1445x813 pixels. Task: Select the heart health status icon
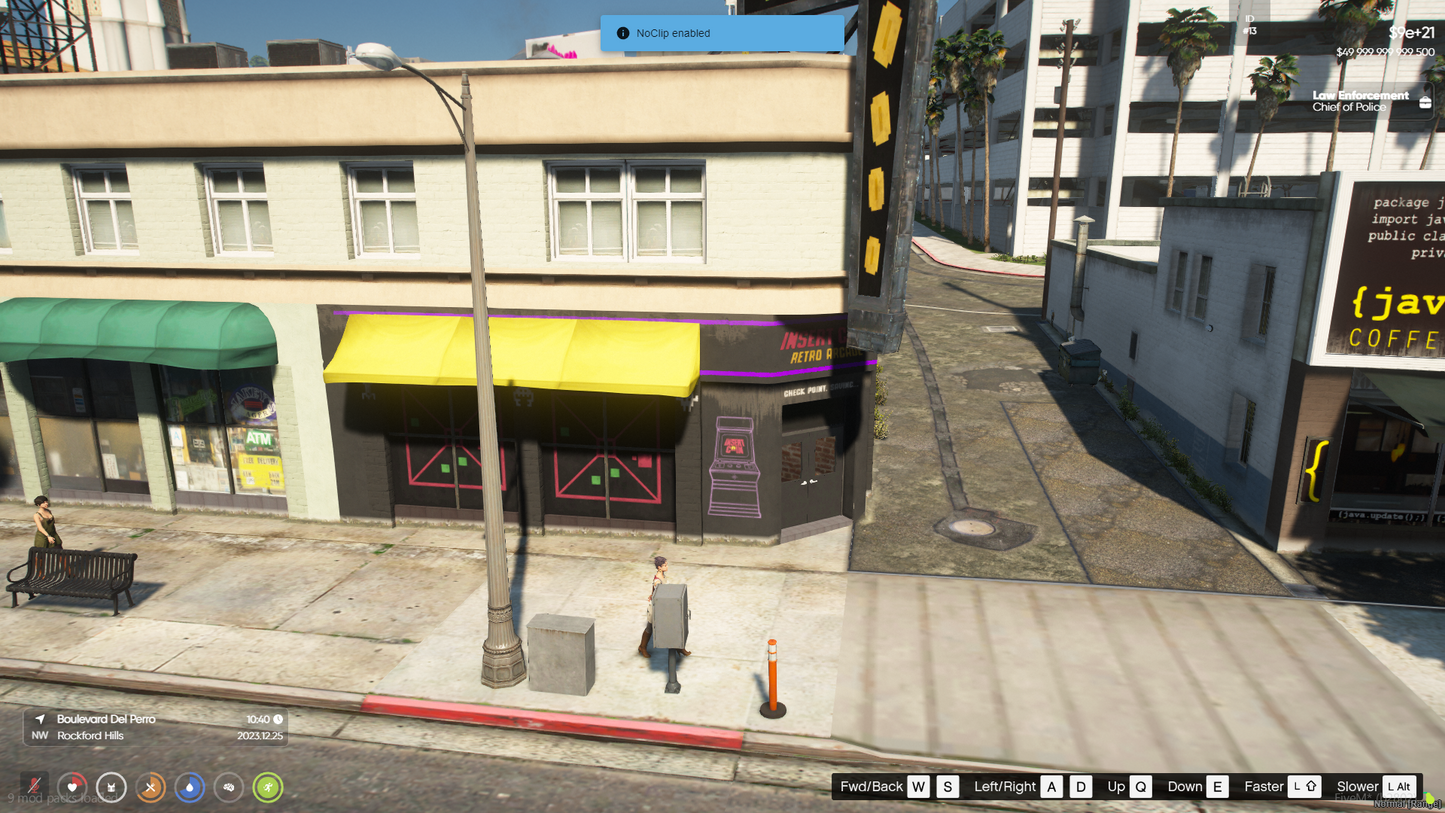tap(72, 787)
